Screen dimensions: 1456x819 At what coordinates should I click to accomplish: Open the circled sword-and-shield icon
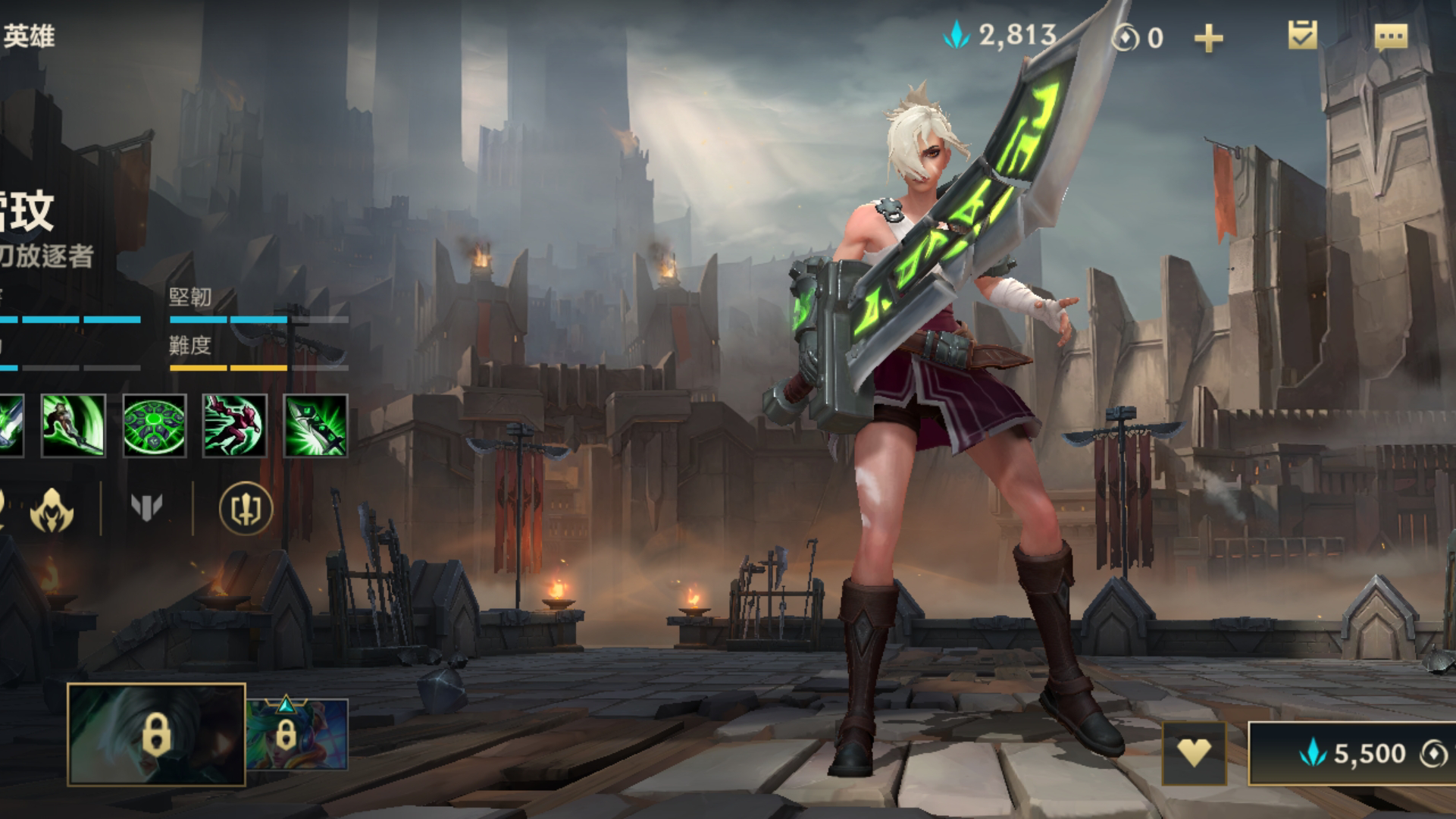pos(246,509)
